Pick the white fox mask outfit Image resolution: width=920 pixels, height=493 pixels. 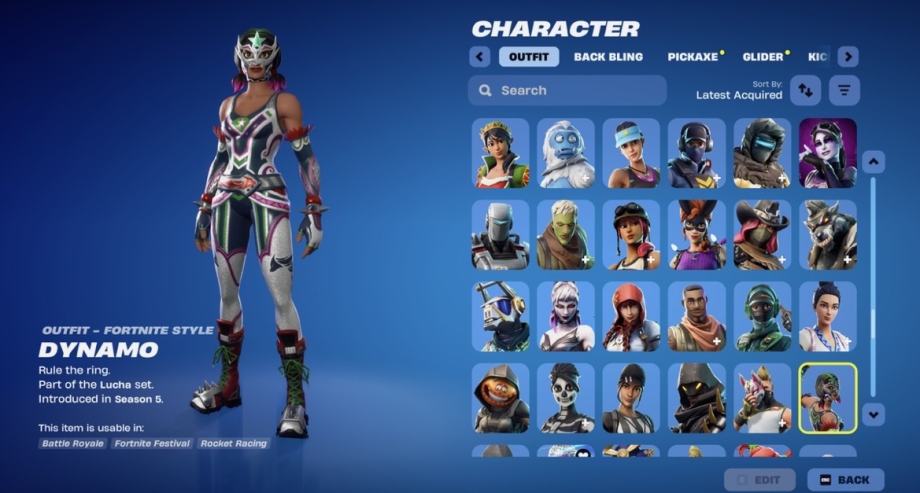(x=762, y=398)
